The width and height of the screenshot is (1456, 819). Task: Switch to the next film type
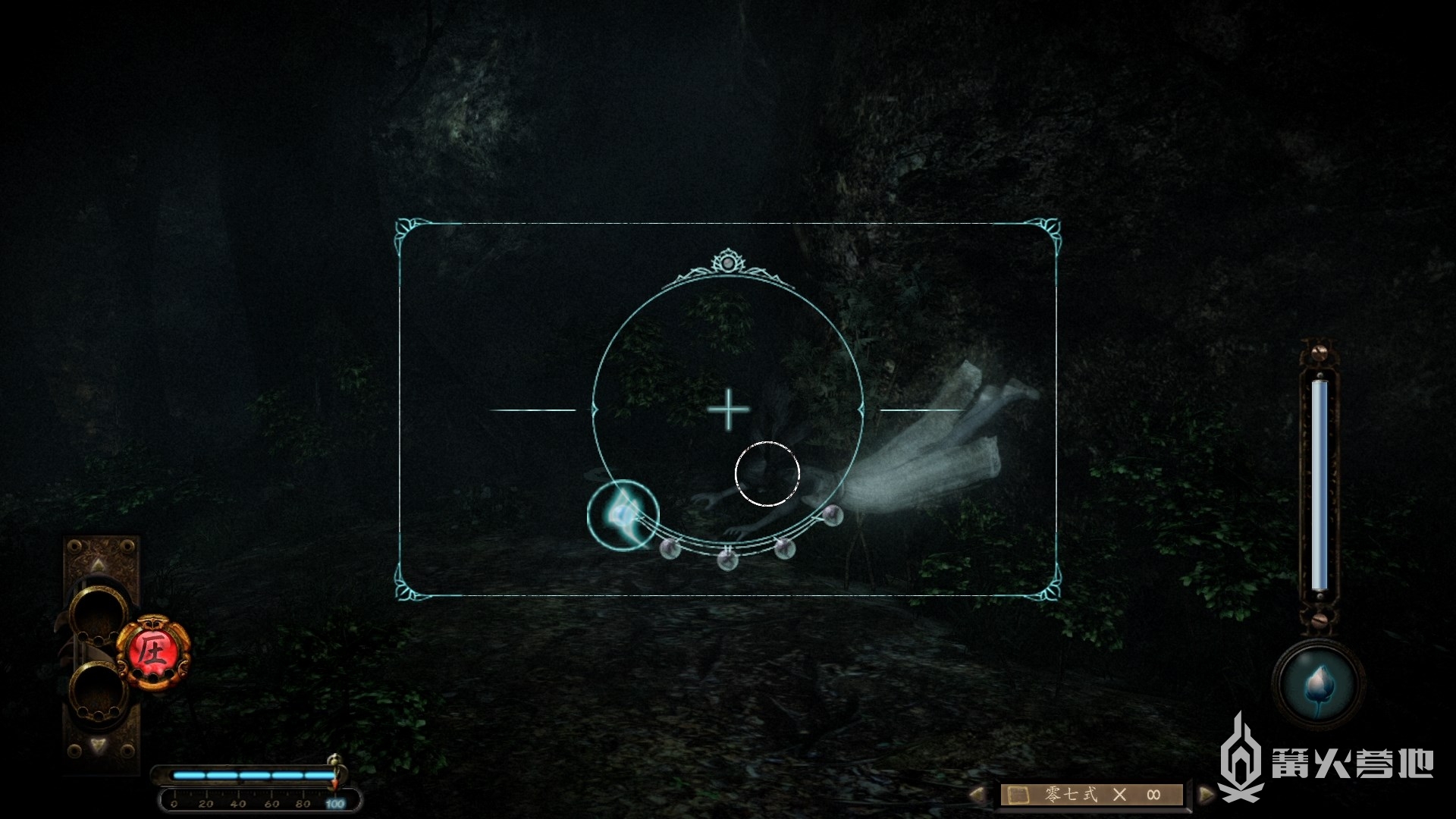point(1205,794)
